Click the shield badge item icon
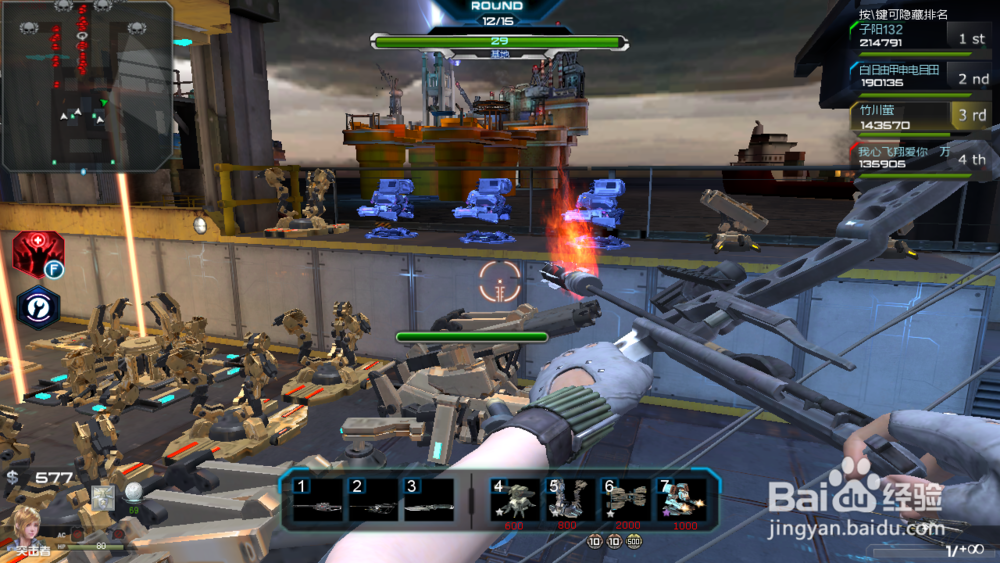The width and height of the screenshot is (1000, 563). click(x=102, y=495)
